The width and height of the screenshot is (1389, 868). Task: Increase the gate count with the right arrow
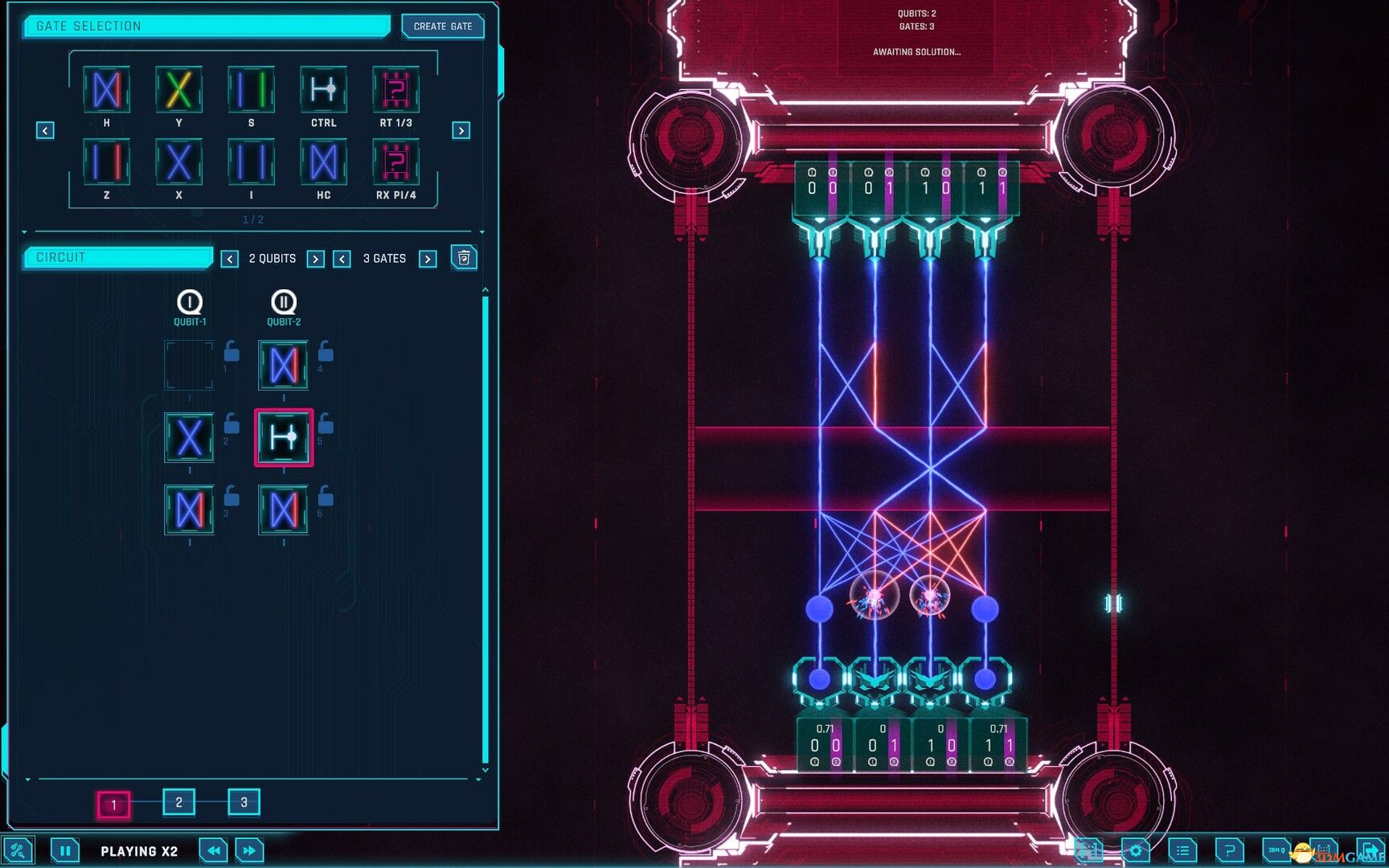point(427,259)
